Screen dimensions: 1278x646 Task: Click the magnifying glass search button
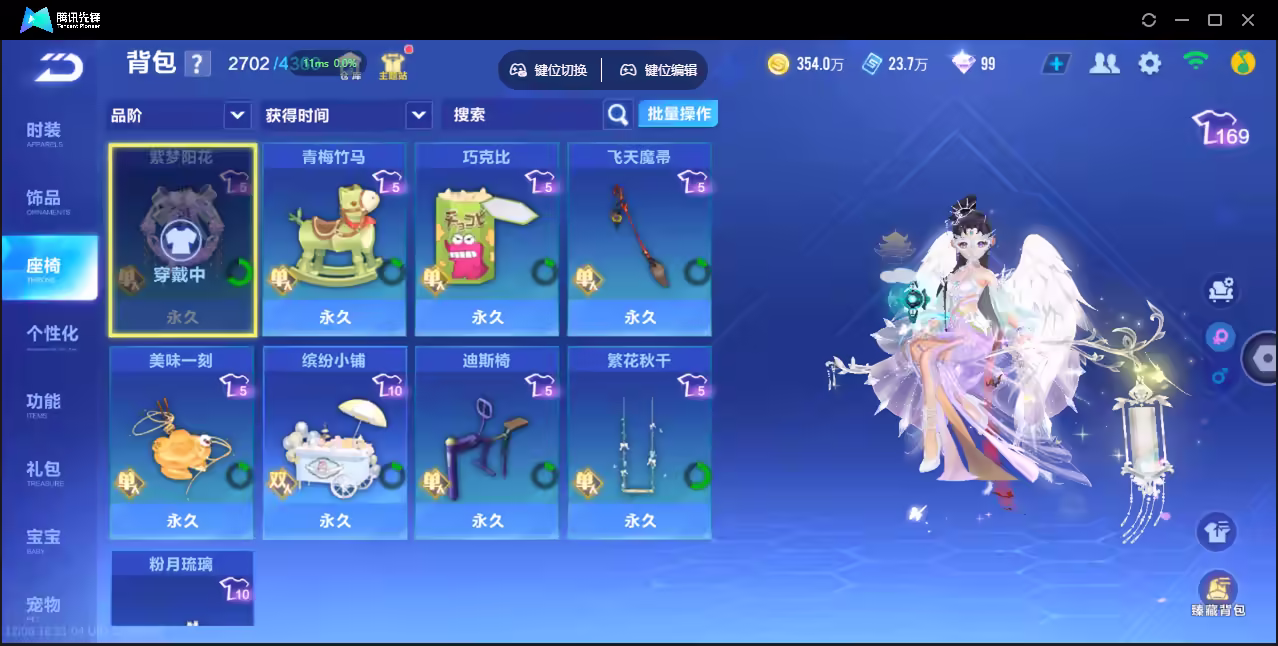click(618, 115)
